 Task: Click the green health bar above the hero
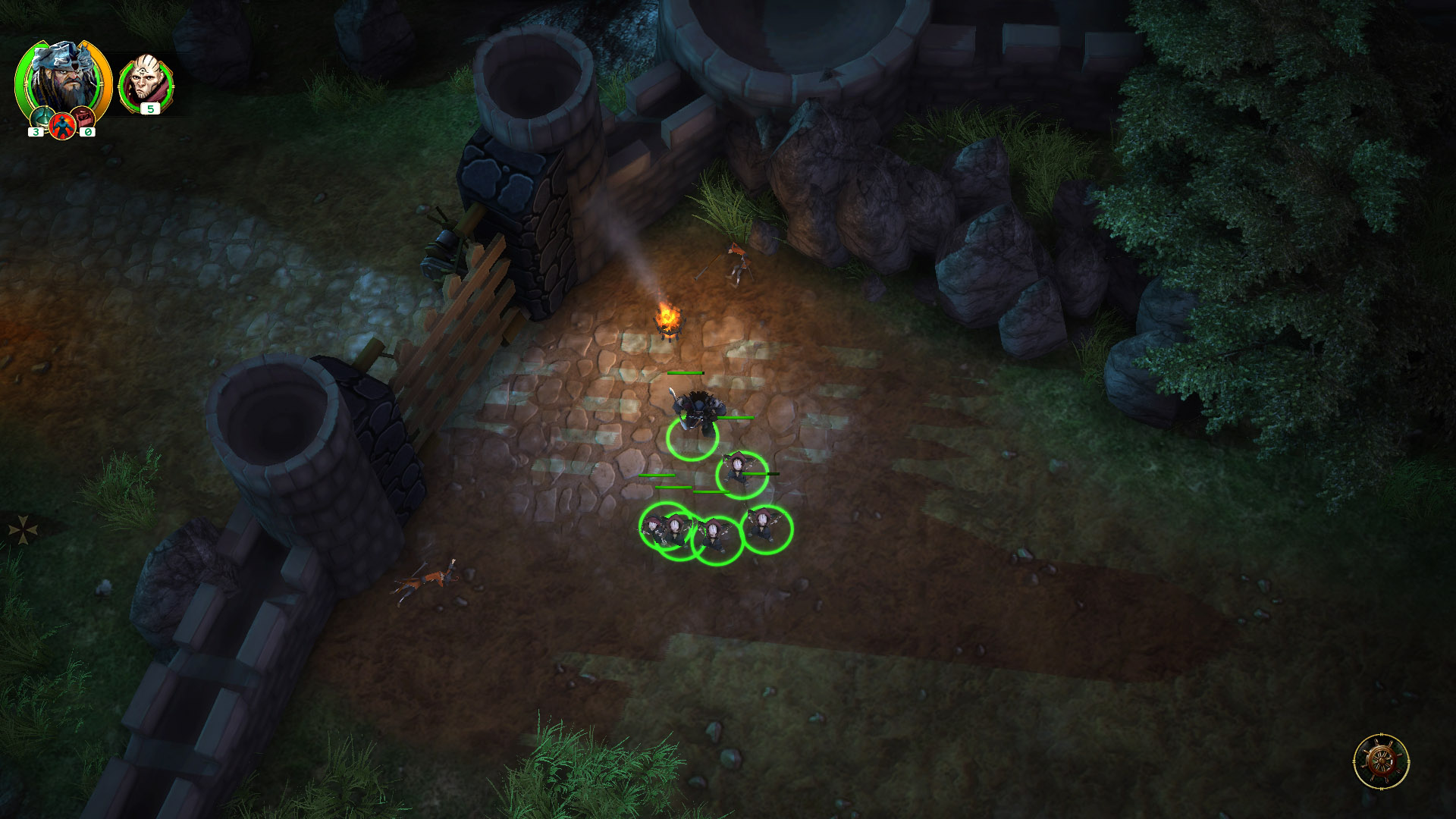coord(684,372)
